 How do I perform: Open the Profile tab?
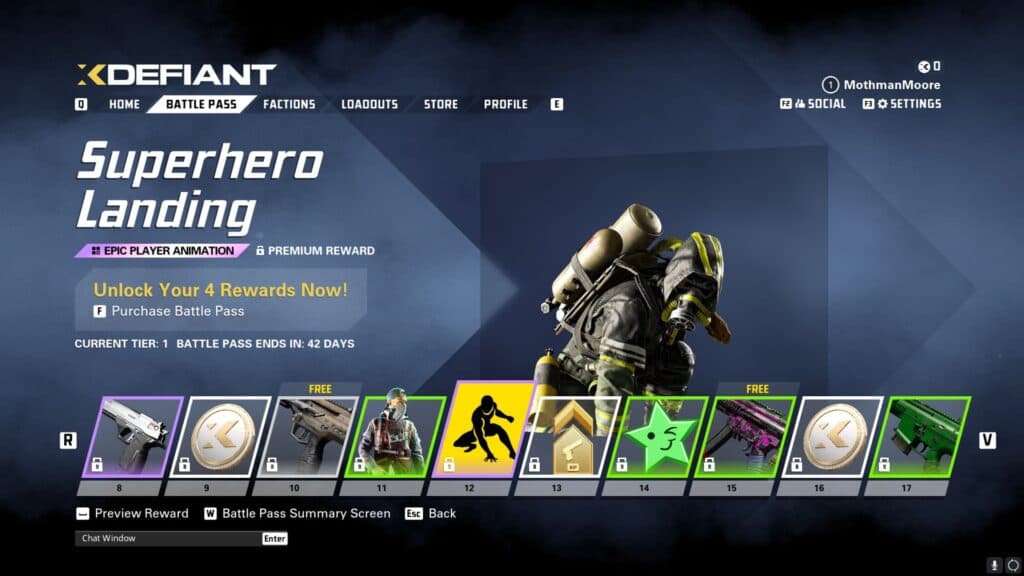(x=505, y=104)
